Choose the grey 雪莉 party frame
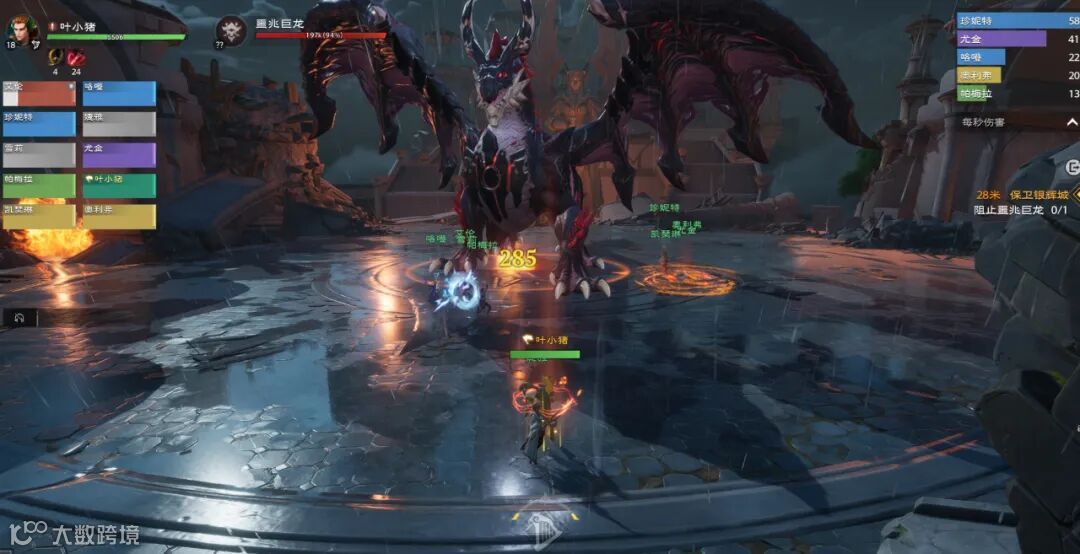Image resolution: width=1080 pixels, height=554 pixels. [x=39, y=155]
